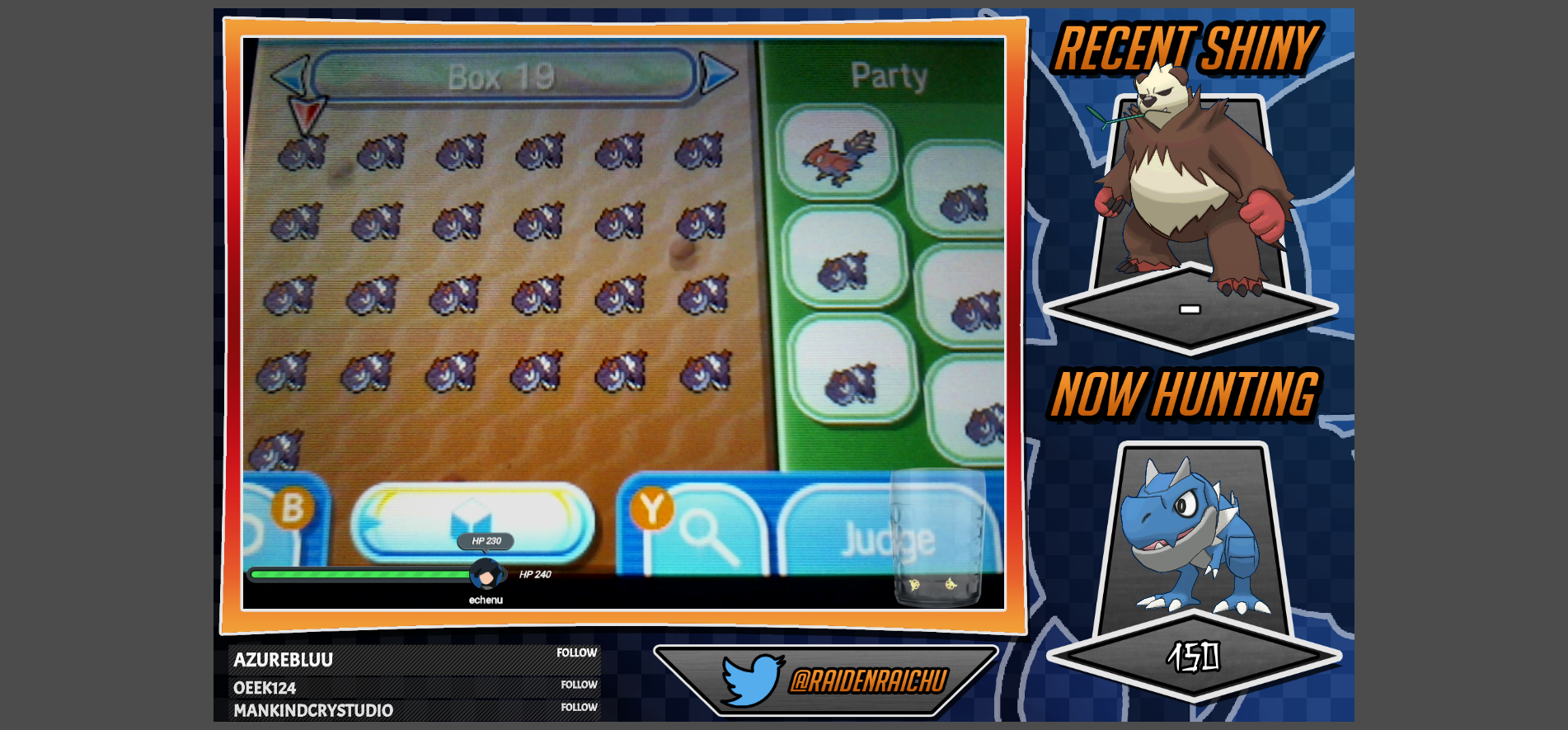Screen dimensions: 1568x730
Task: Follow AZUREBLUU from the follower list
Action: pyautogui.click(x=576, y=652)
